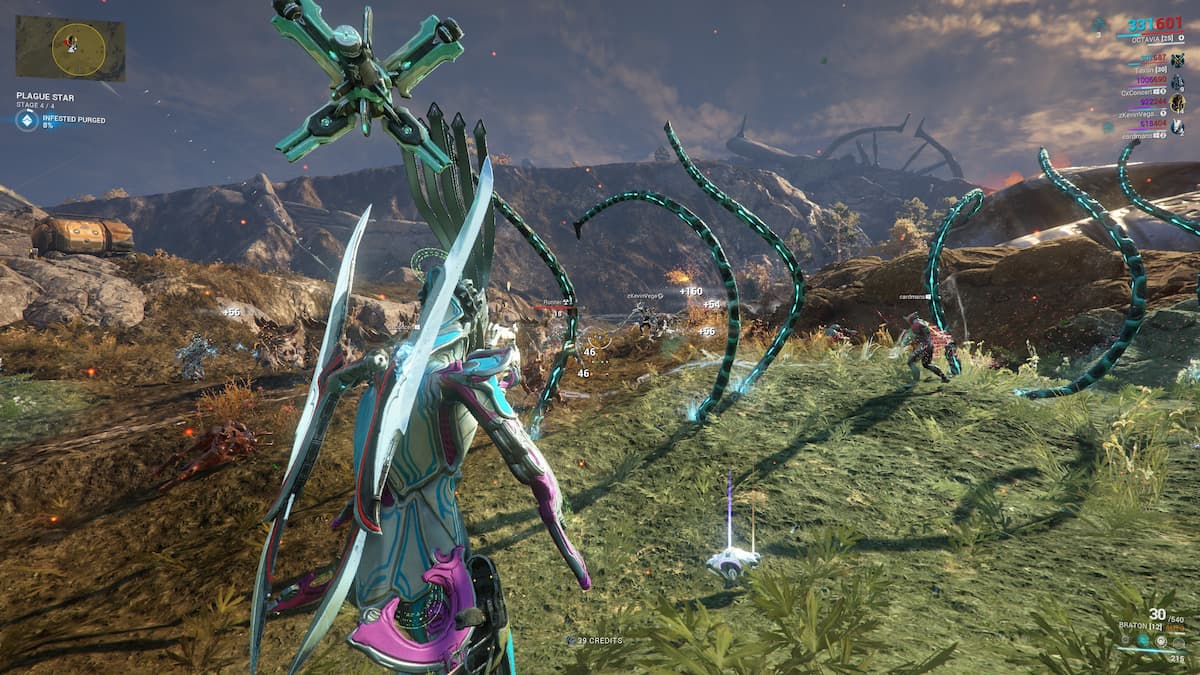Viewport: 1200px width, 675px height.
Task: Activate the highlighted teal ability icon
Action: 1143,640
